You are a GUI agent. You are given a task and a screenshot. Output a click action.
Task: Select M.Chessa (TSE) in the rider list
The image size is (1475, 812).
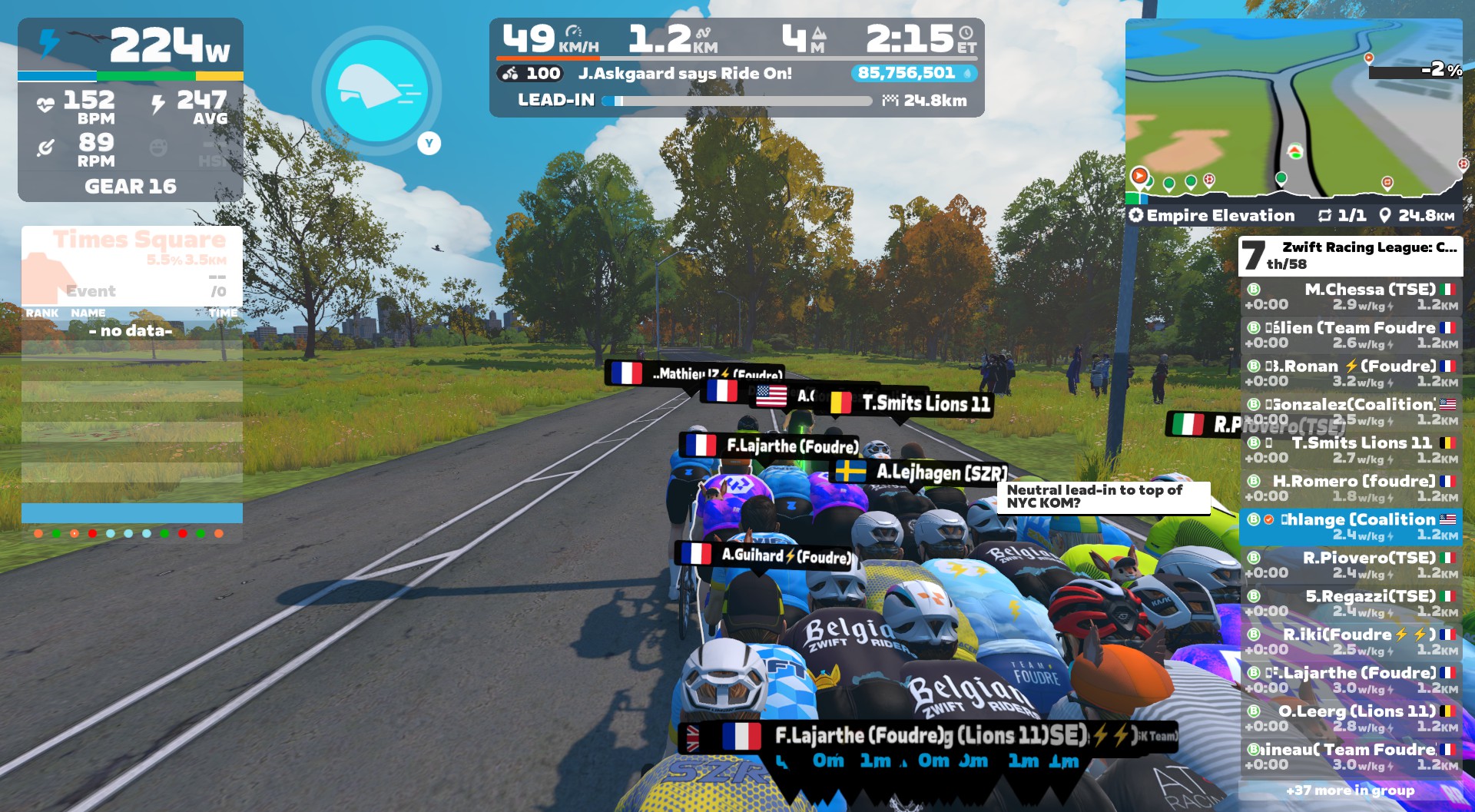click(x=1351, y=297)
